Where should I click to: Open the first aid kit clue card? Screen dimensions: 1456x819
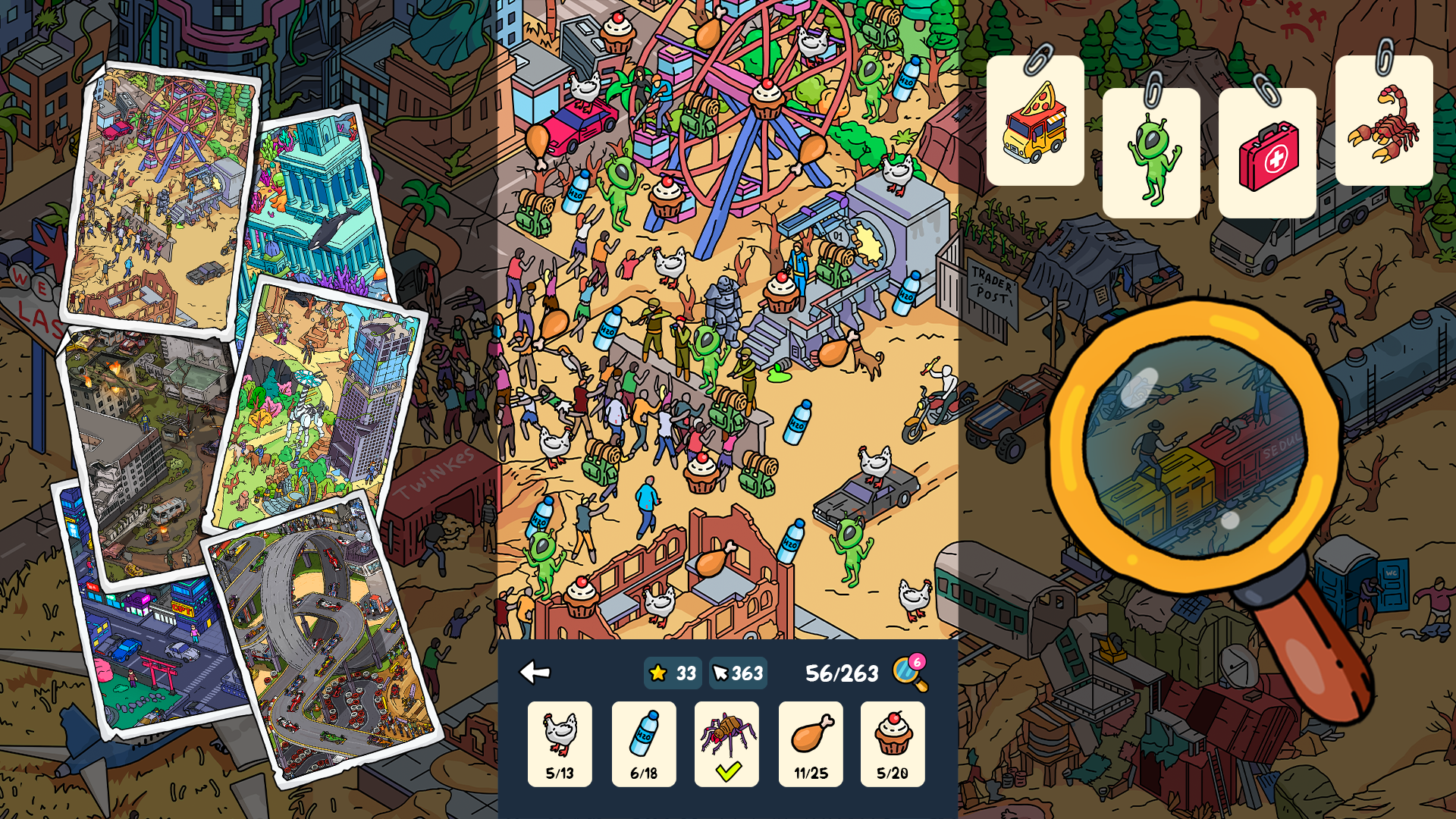[1266, 148]
